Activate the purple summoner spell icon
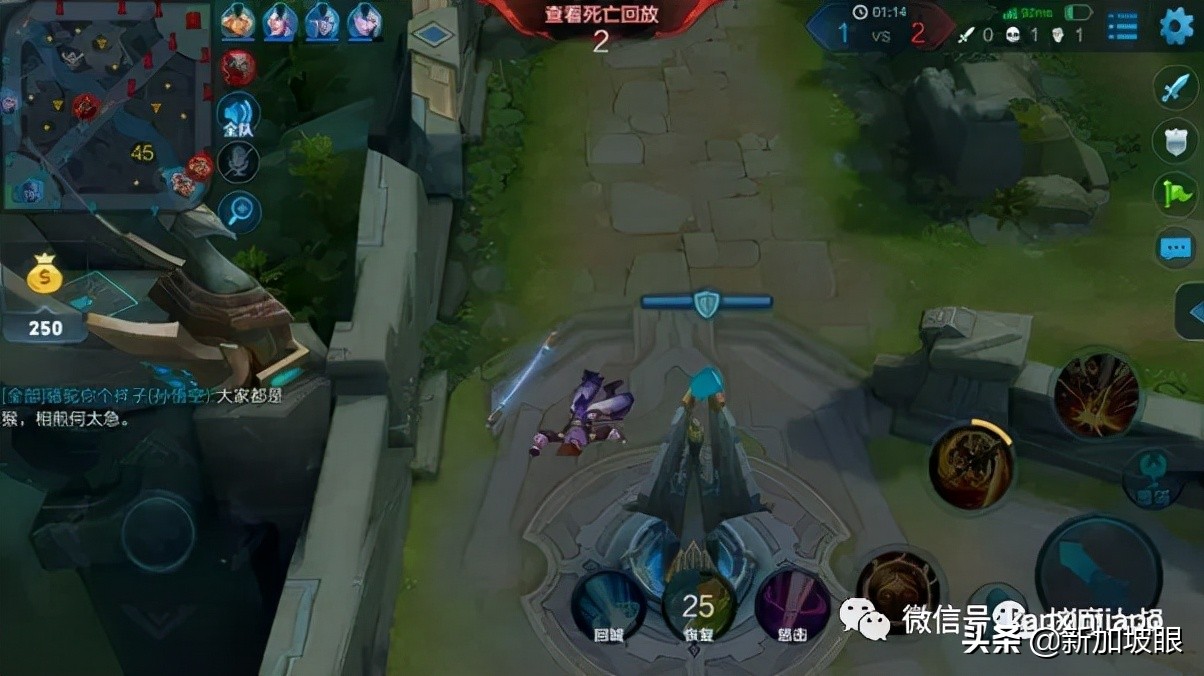Screen dimensions: 1204x676 click(792, 604)
